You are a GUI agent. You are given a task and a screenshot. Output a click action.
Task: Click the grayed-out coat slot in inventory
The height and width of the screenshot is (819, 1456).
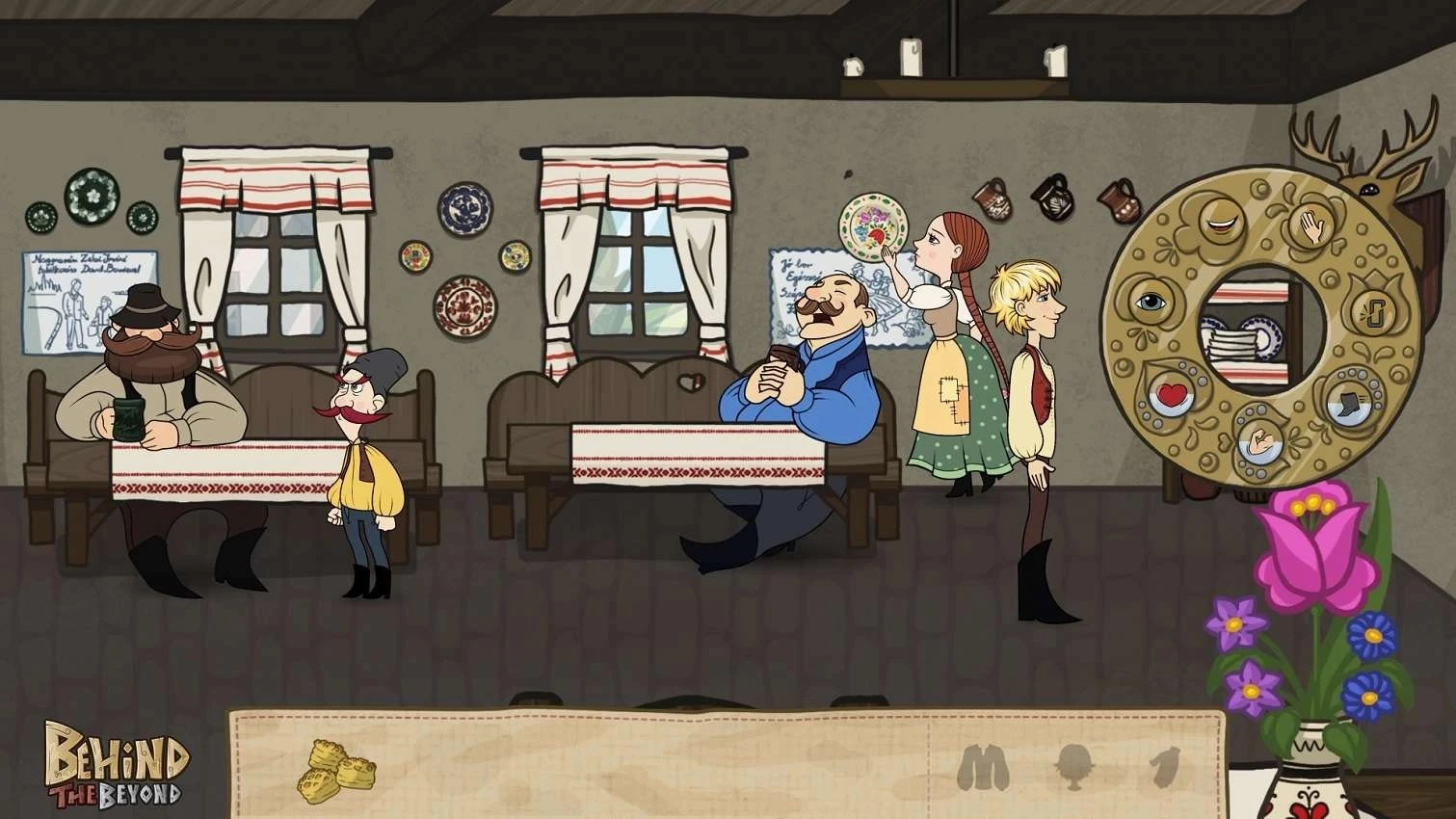(x=982, y=765)
